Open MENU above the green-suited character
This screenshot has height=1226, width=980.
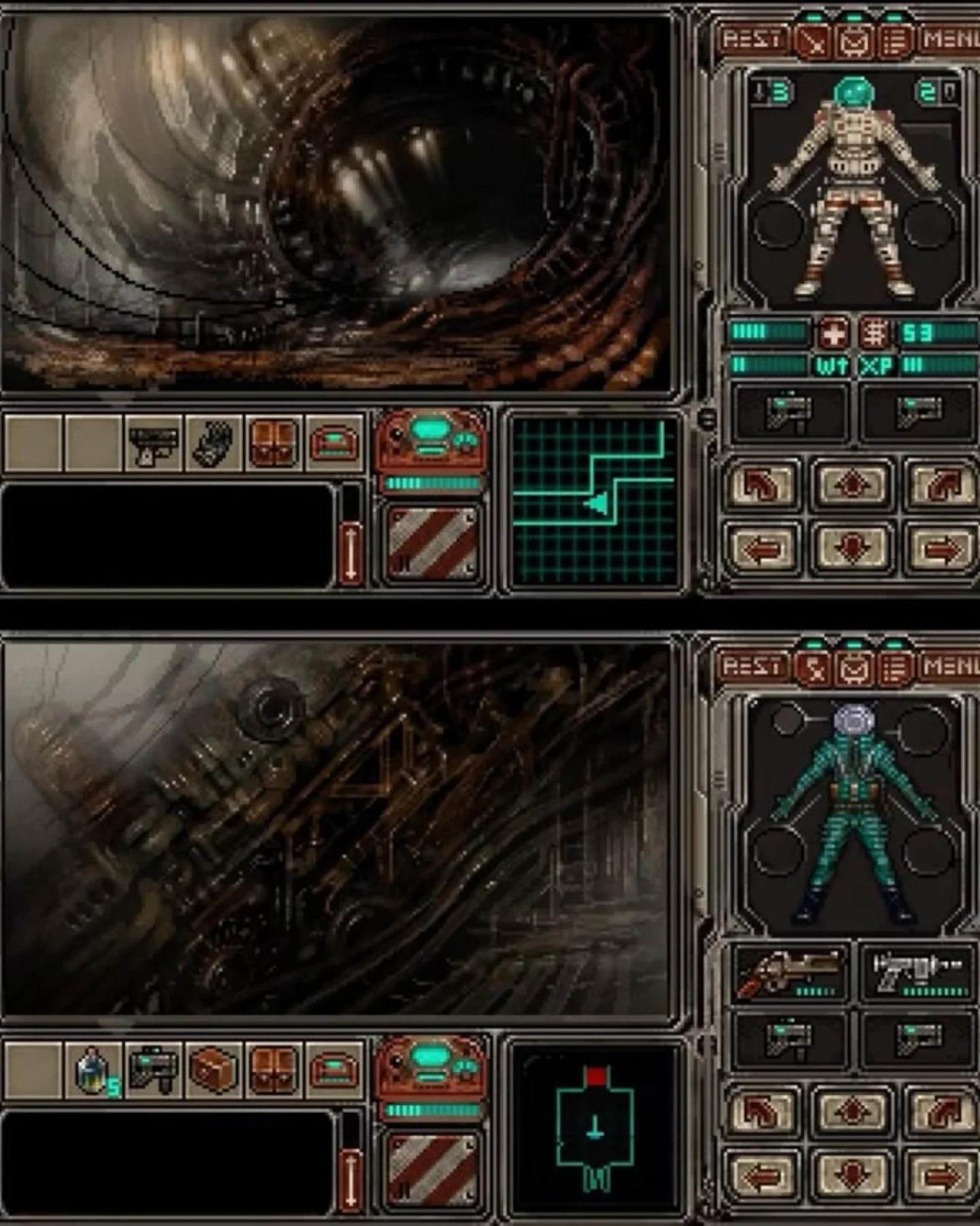(x=950, y=666)
